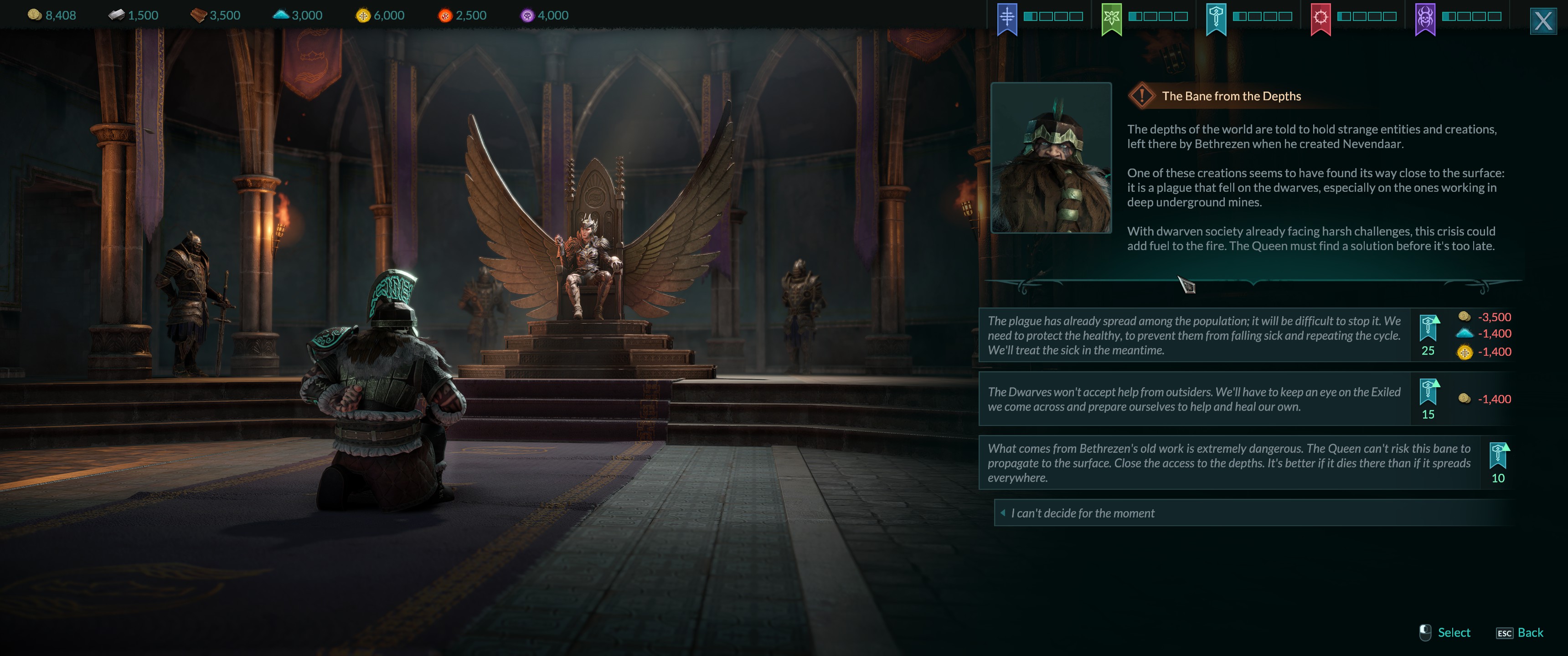Close the event screen with the X button
Screen dimensions: 1568x656
pos(1542,21)
